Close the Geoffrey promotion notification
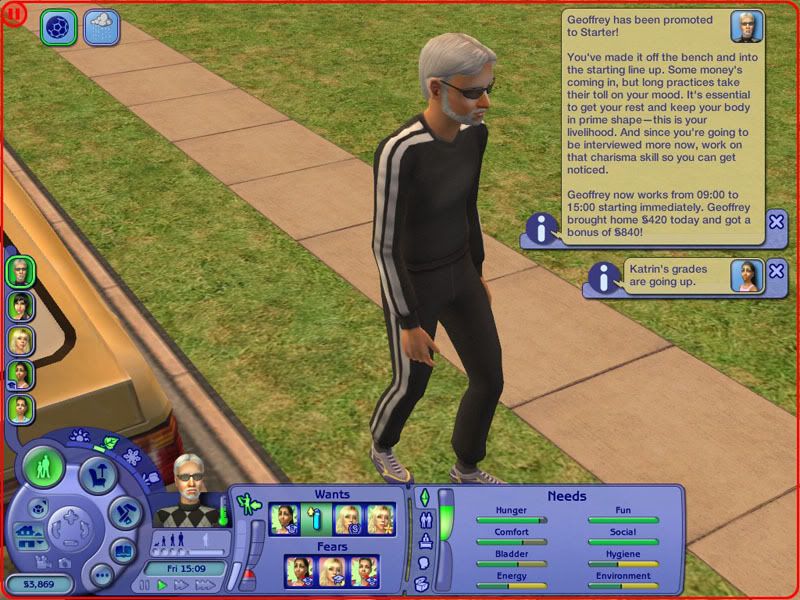800x600 pixels. tap(776, 222)
